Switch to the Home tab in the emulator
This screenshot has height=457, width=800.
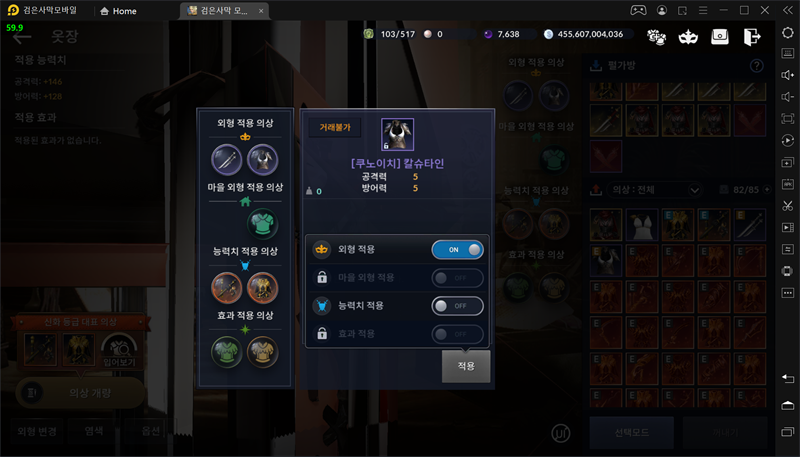click(118, 11)
